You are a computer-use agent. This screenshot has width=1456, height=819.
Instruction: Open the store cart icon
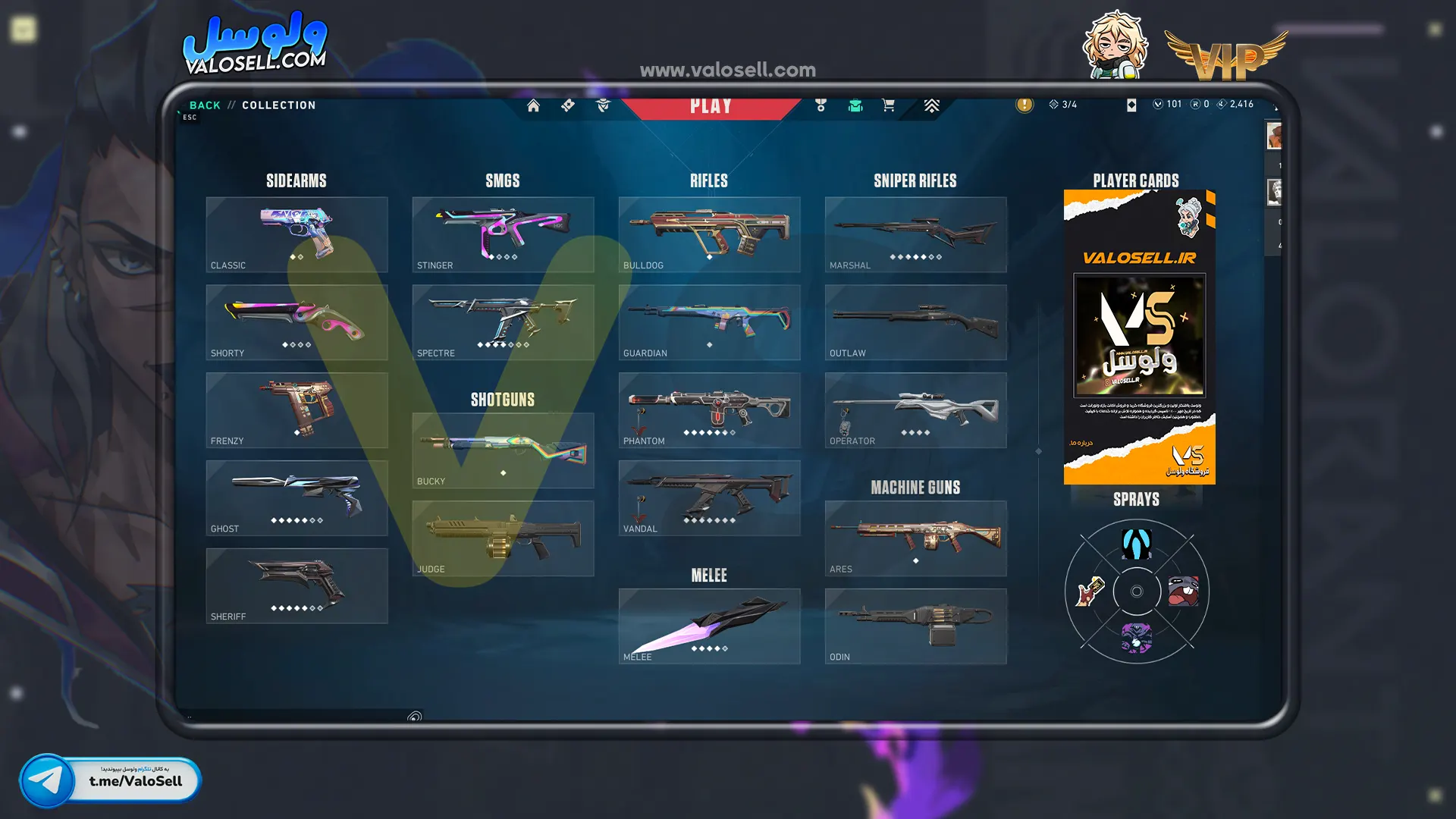click(x=888, y=105)
